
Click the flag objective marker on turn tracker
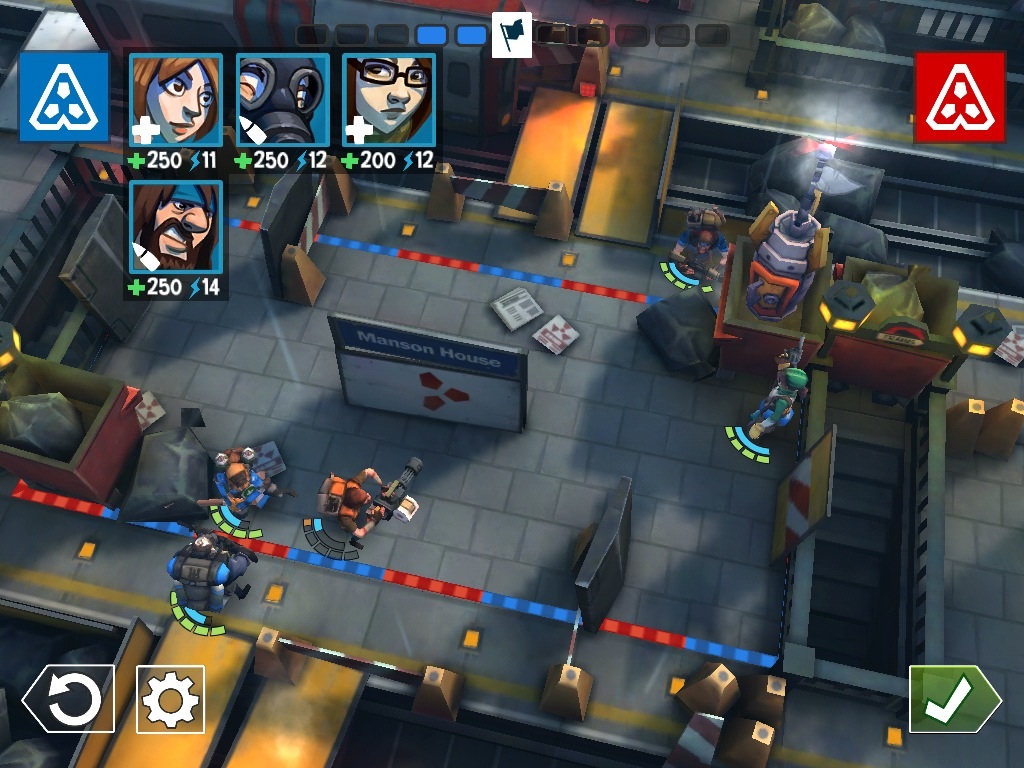[511, 35]
